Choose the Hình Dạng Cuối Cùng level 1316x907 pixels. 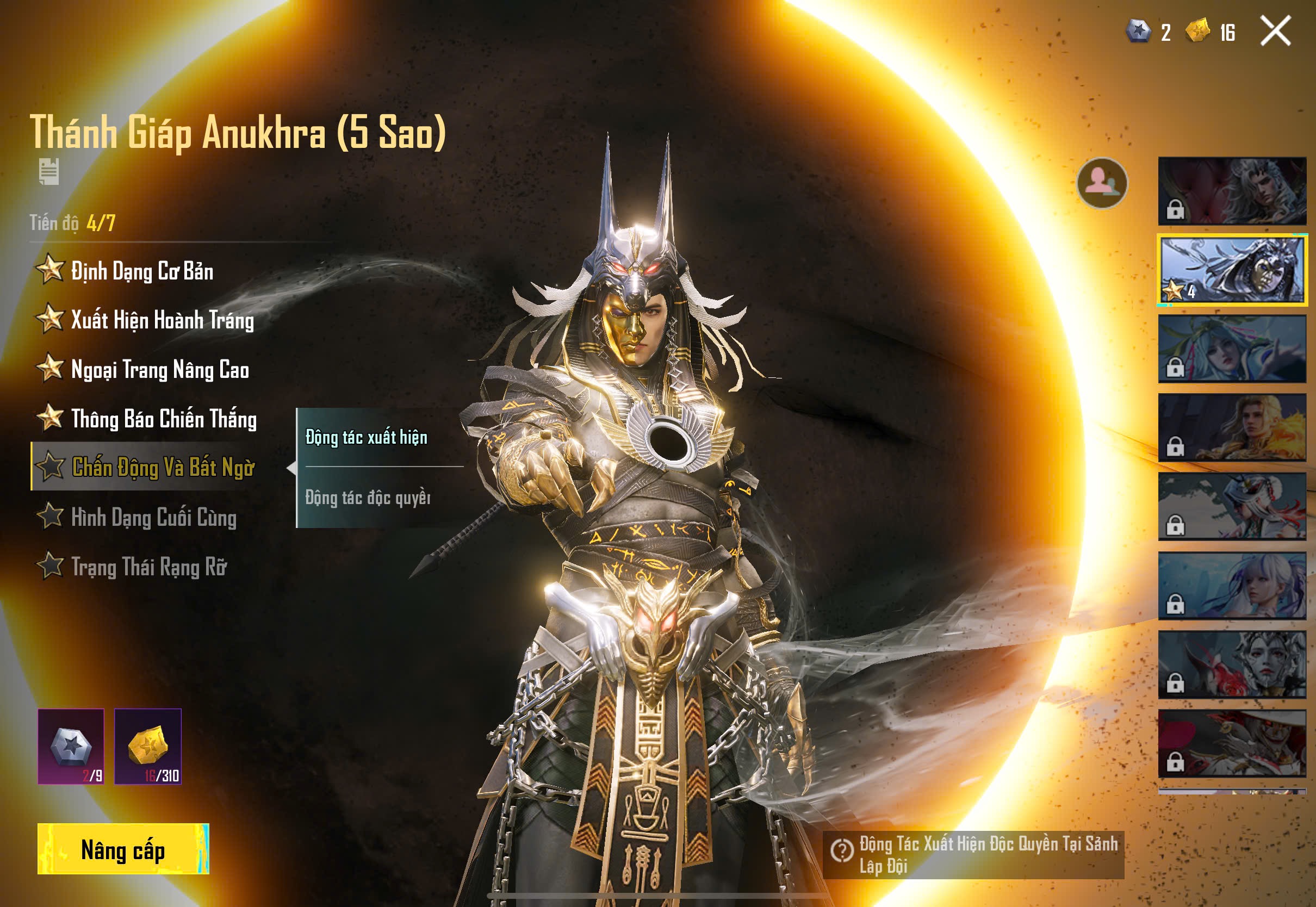tap(153, 517)
